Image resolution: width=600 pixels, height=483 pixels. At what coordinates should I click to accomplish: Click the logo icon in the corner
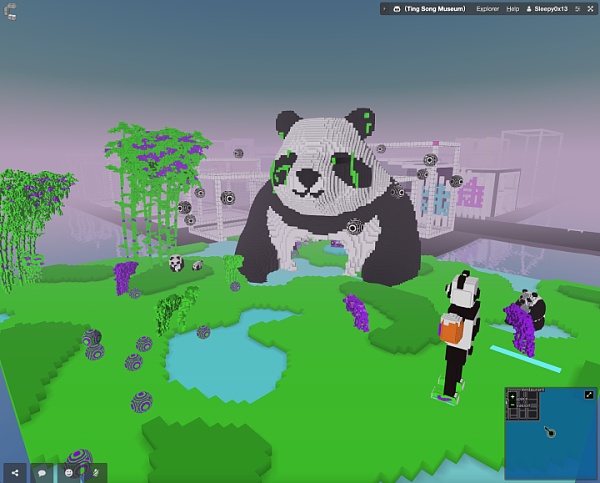point(11,11)
